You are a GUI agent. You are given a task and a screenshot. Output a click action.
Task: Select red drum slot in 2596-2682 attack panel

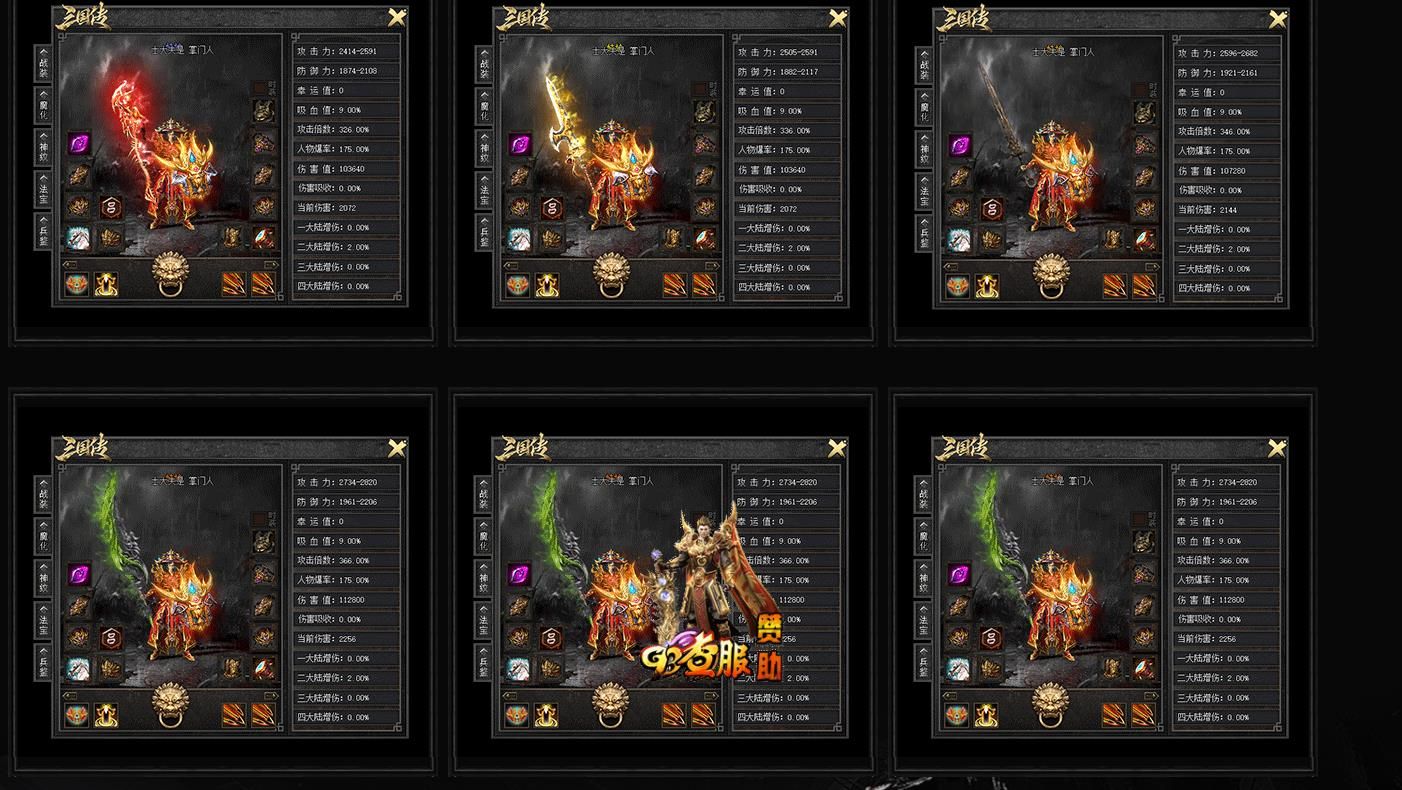1145,239
